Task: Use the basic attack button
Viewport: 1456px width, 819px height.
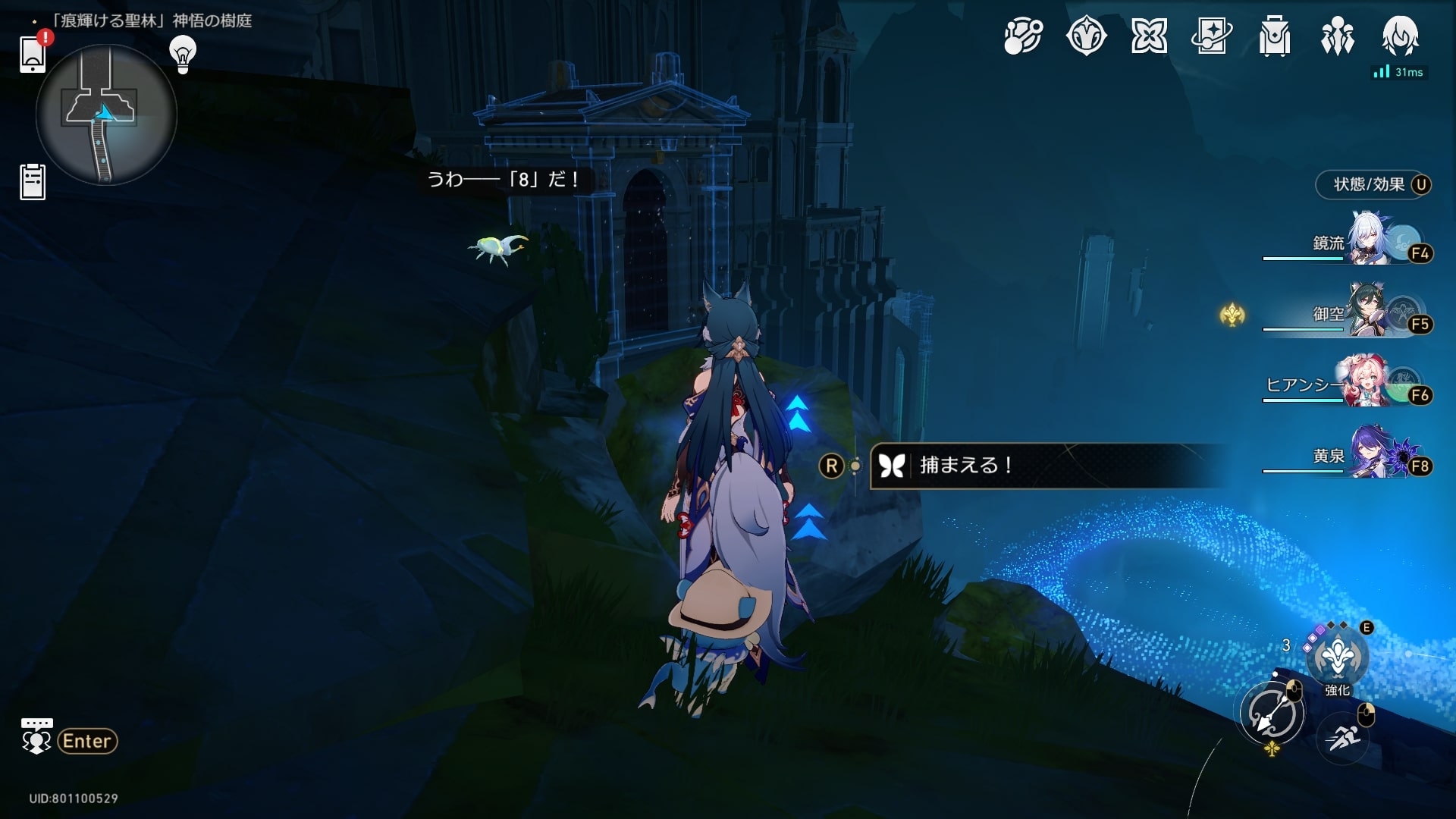Action: (x=1272, y=714)
